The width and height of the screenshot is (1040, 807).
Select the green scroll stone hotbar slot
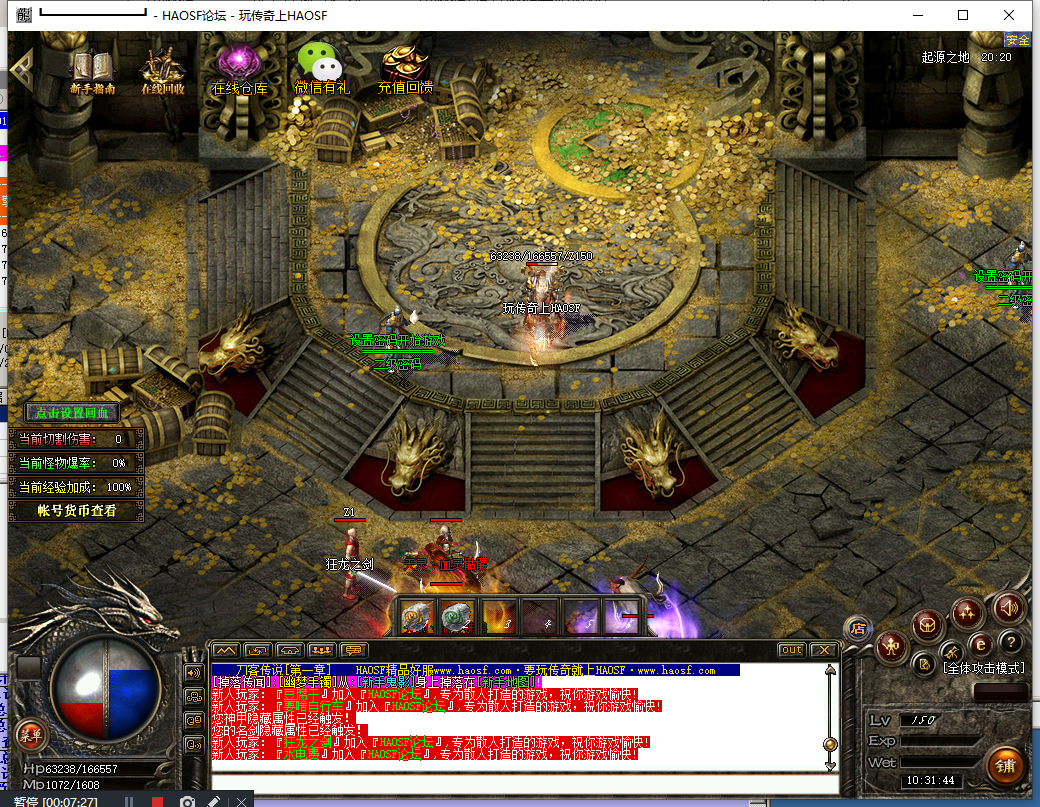click(x=458, y=618)
